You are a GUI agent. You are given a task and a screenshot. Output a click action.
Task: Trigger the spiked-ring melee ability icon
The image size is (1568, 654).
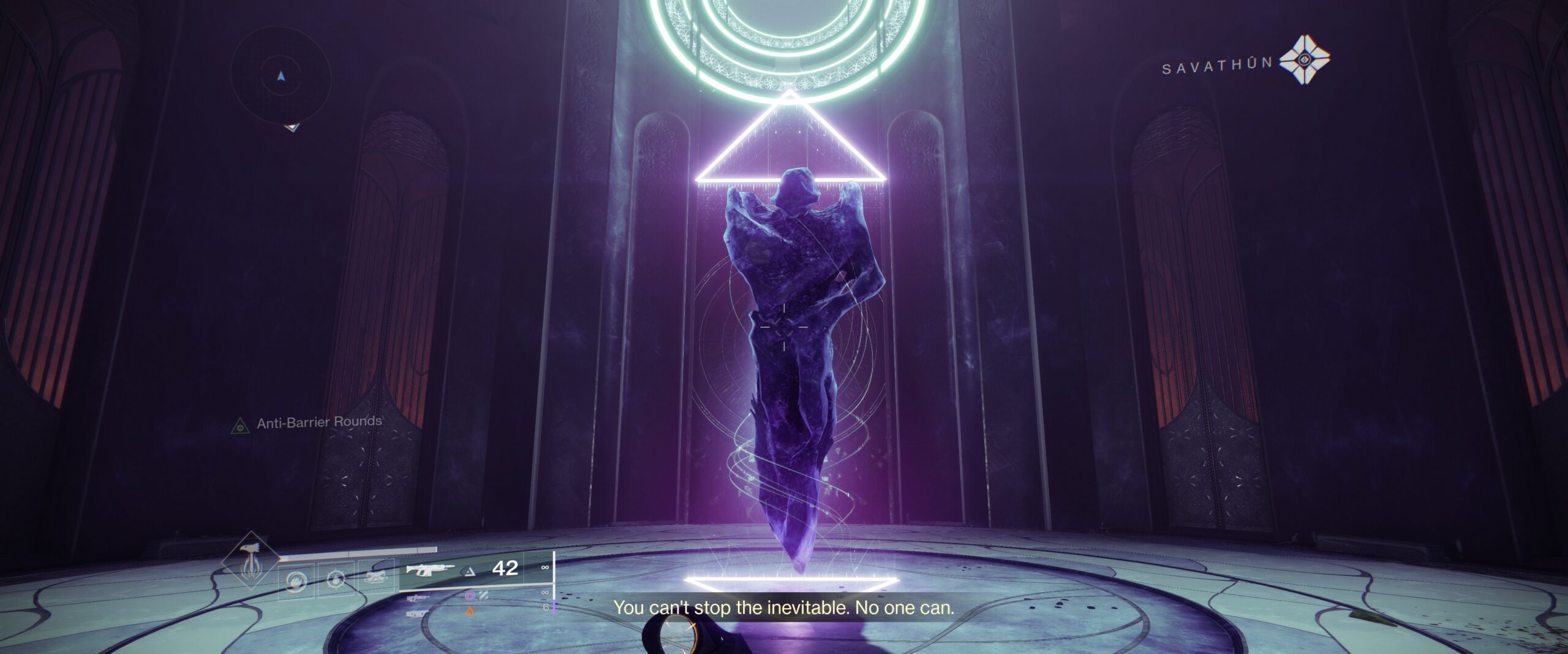334,579
